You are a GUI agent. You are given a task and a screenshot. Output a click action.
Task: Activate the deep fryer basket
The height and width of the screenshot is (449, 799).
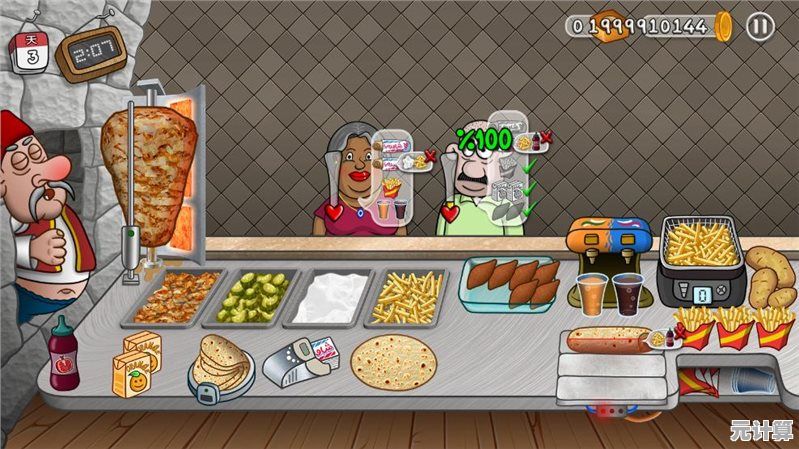tap(702, 245)
